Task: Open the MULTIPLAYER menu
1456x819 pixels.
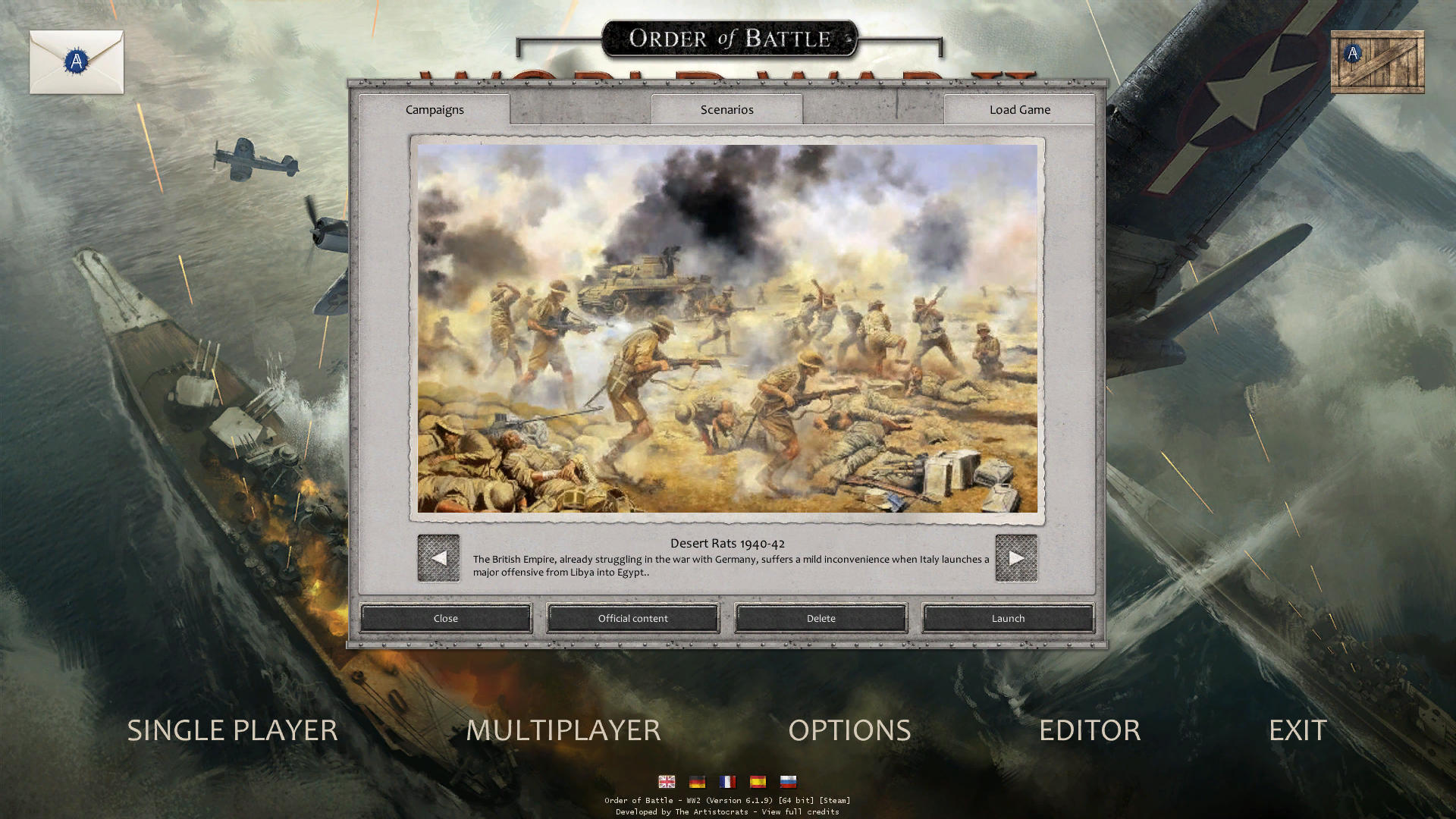Action: click(564, 730)
